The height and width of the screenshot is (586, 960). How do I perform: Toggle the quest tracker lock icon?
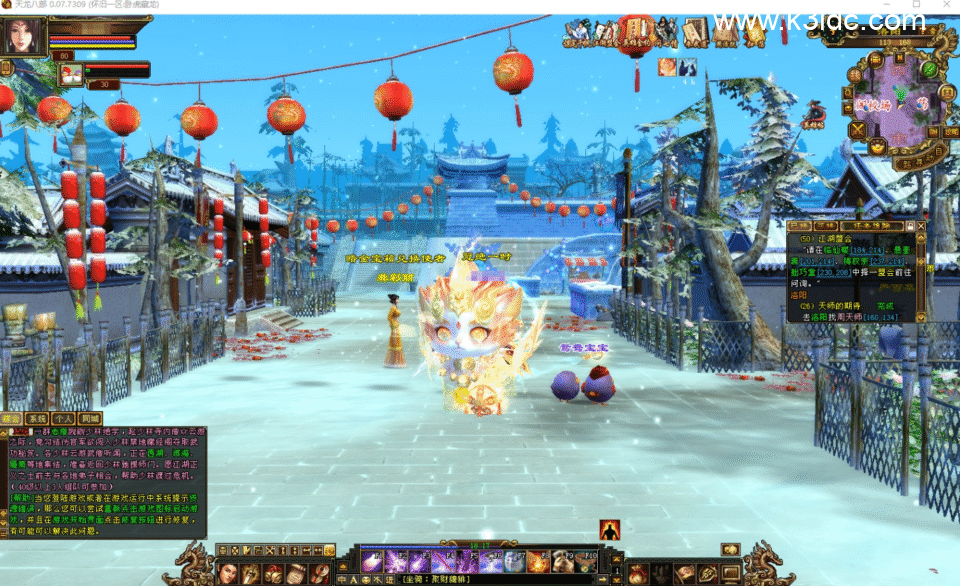point(908,227)
